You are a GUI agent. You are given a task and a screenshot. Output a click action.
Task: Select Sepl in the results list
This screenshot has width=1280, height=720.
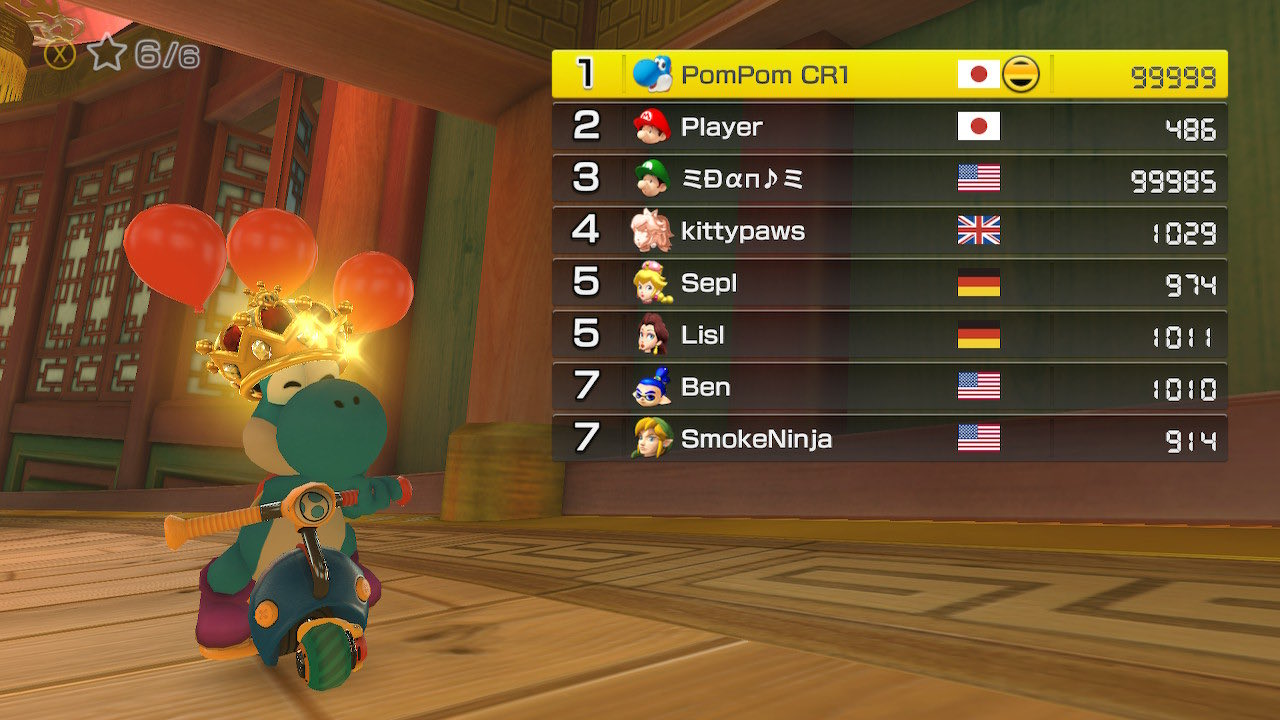(x=889, y=283)
